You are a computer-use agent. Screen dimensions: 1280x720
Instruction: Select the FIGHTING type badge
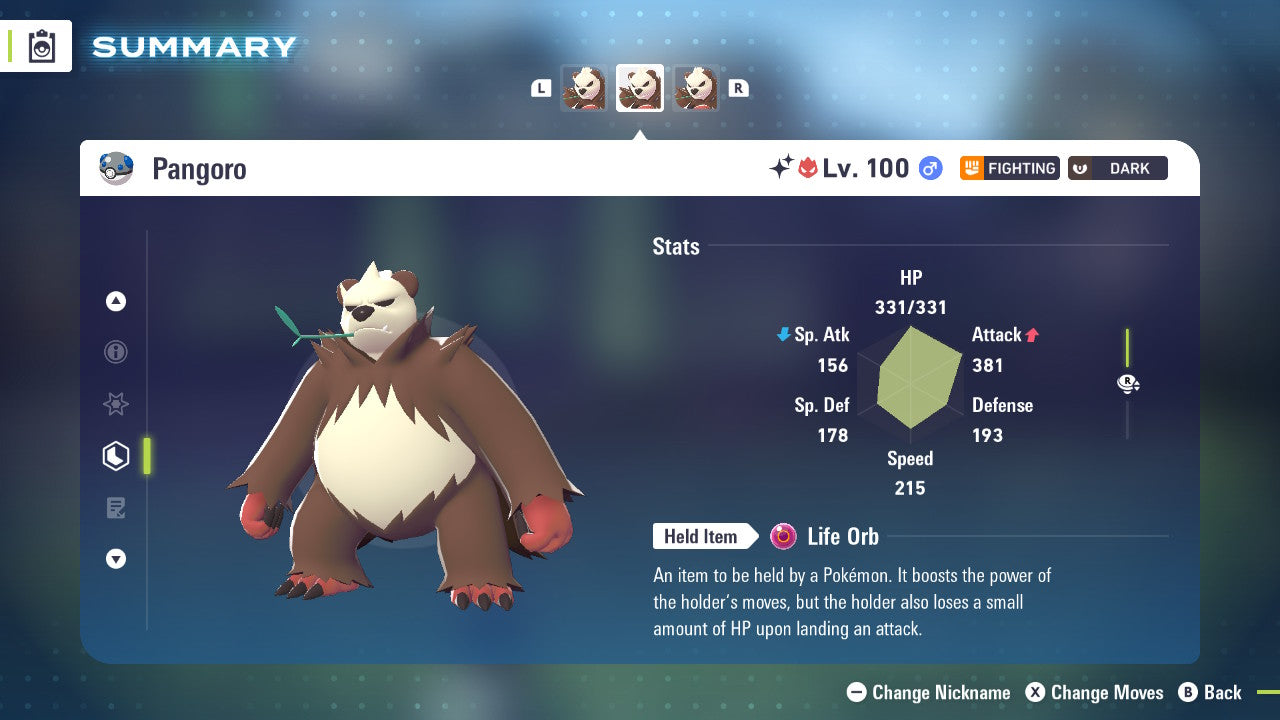[1009, 168]
